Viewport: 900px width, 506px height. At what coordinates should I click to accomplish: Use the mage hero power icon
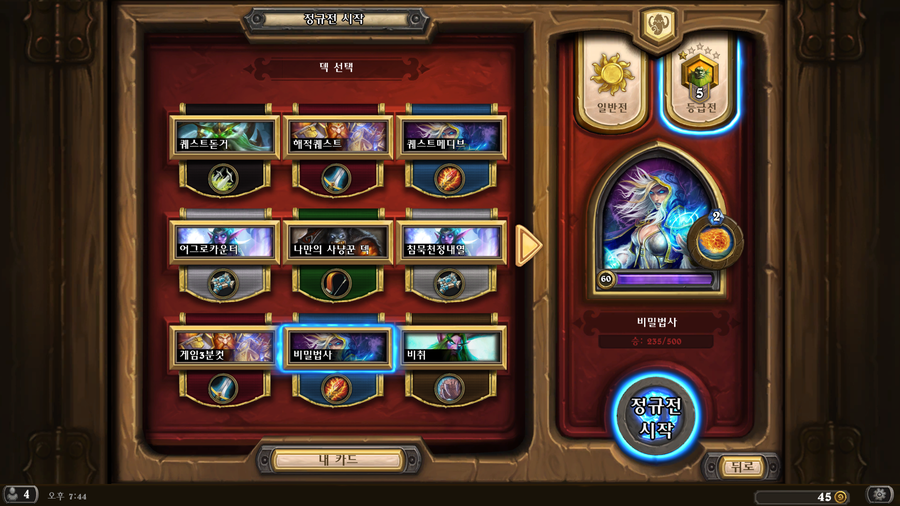click(716, 239)
